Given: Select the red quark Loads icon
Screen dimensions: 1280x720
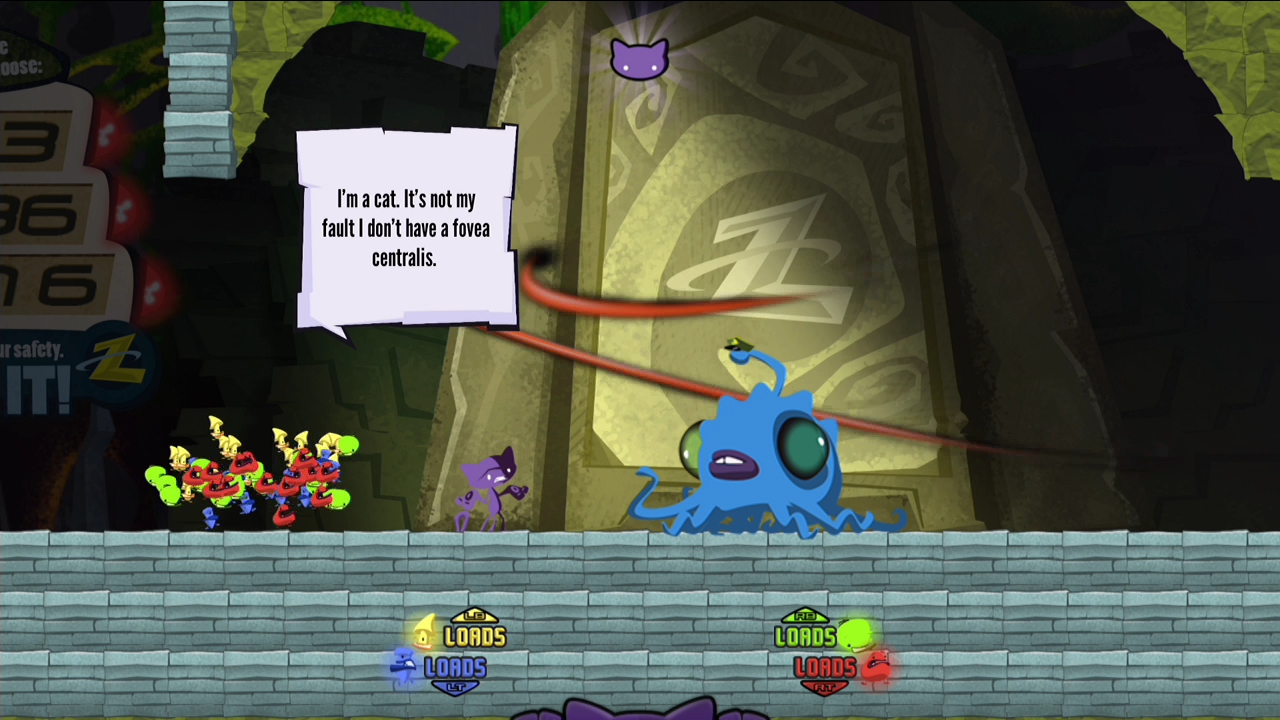Looking at the screenshot, I should pyautogui.click(x=876, y=666).
